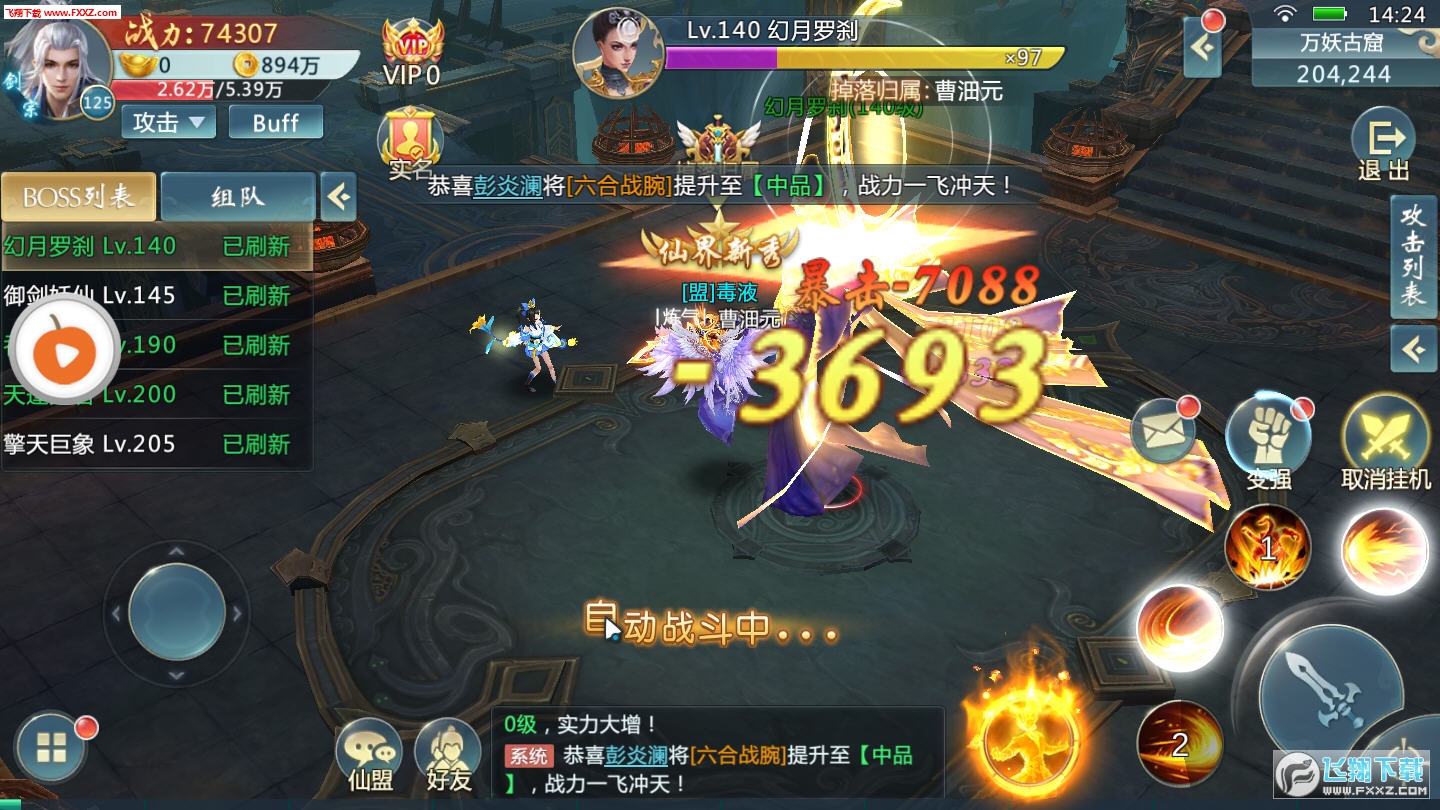
Task: Open the 攻击列表 attacker list panel
Action: (x=1412, y=256)
